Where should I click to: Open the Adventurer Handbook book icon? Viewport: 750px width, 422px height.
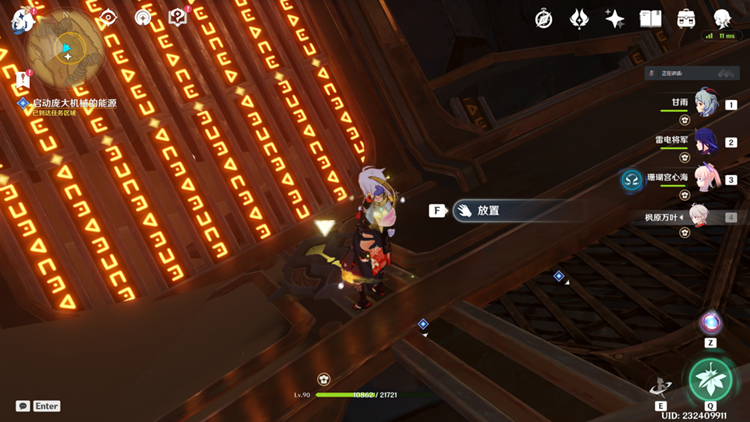651,18
